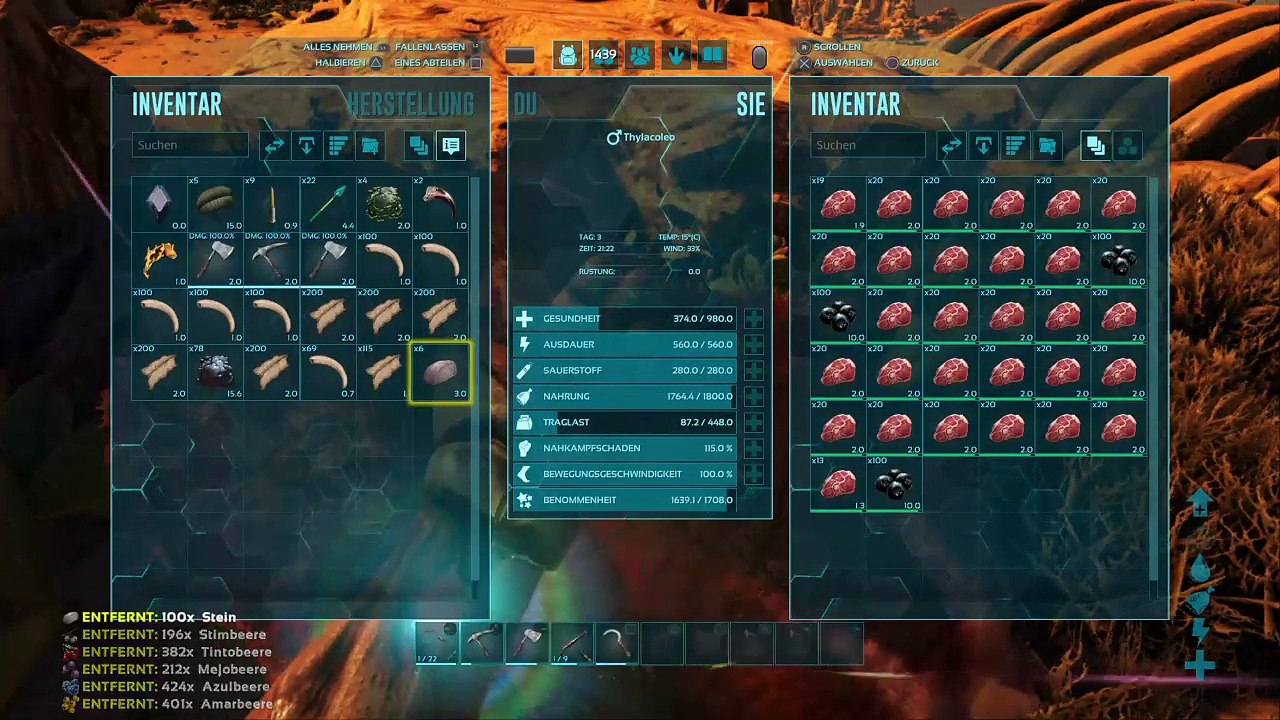The image size is (1280, 720).
Task: Select the green spear slot with x22
Action: (x=328, y=204)
